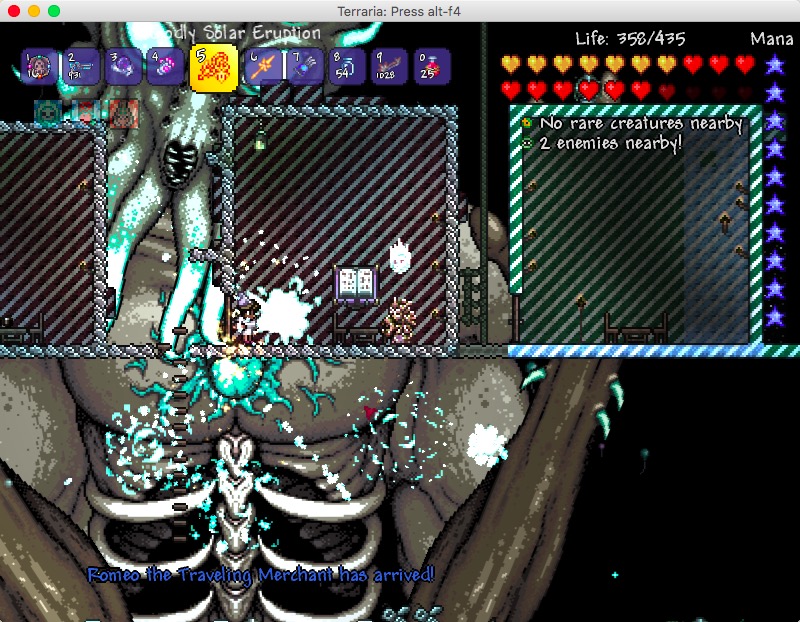800x622 pixels.
Task: Select the gun in hotbar slot 2
Action: (83, 67)
